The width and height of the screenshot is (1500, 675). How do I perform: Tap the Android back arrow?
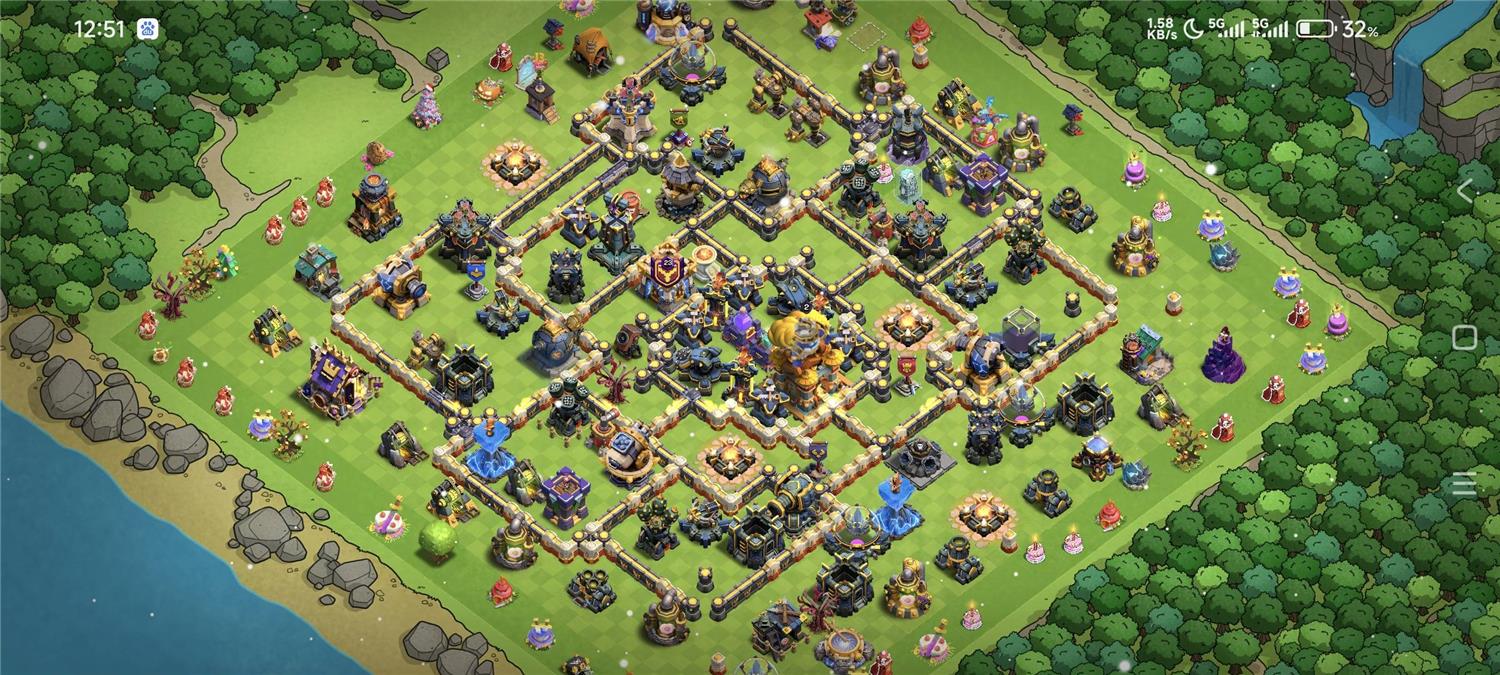tap(1465, 190)
